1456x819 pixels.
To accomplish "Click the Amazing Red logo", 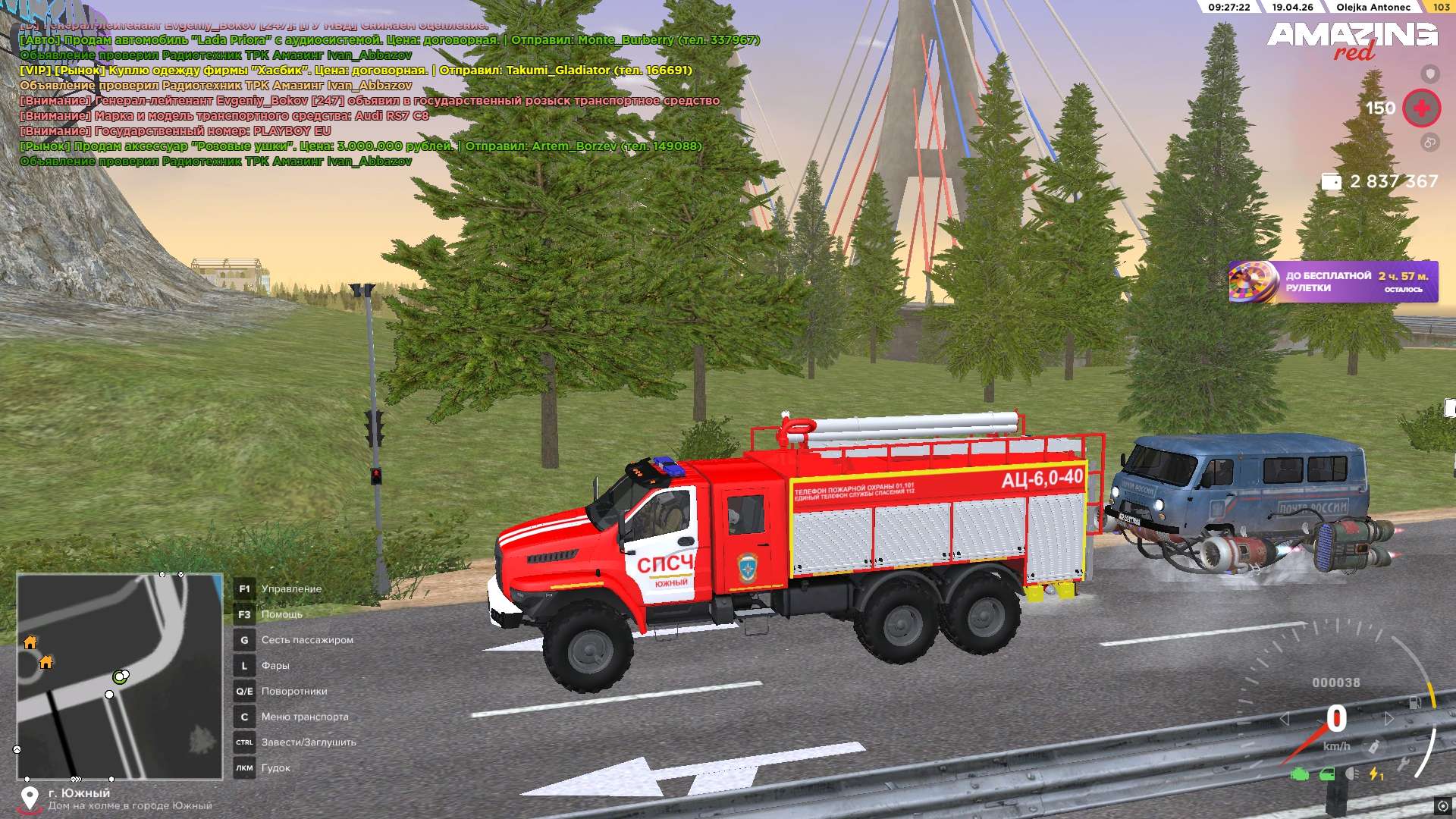I will [x=1352, y=39].
